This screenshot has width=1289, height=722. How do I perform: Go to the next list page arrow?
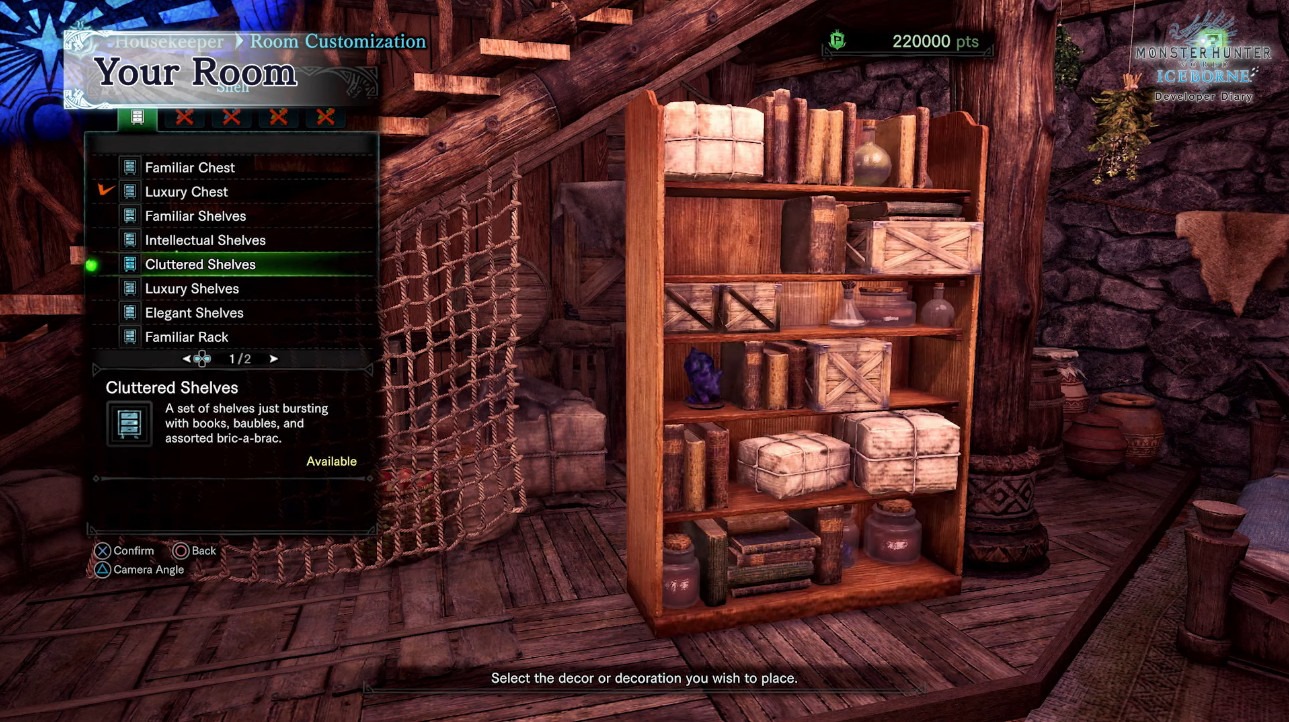274,359
